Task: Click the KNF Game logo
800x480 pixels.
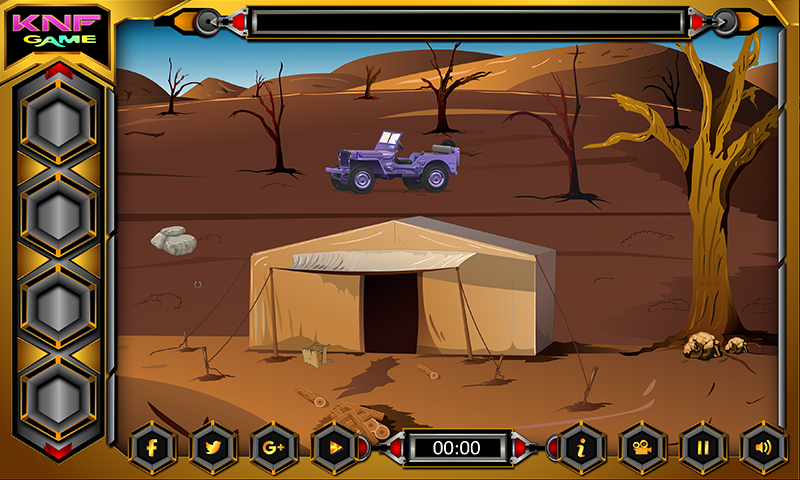Action: point(58,30)
